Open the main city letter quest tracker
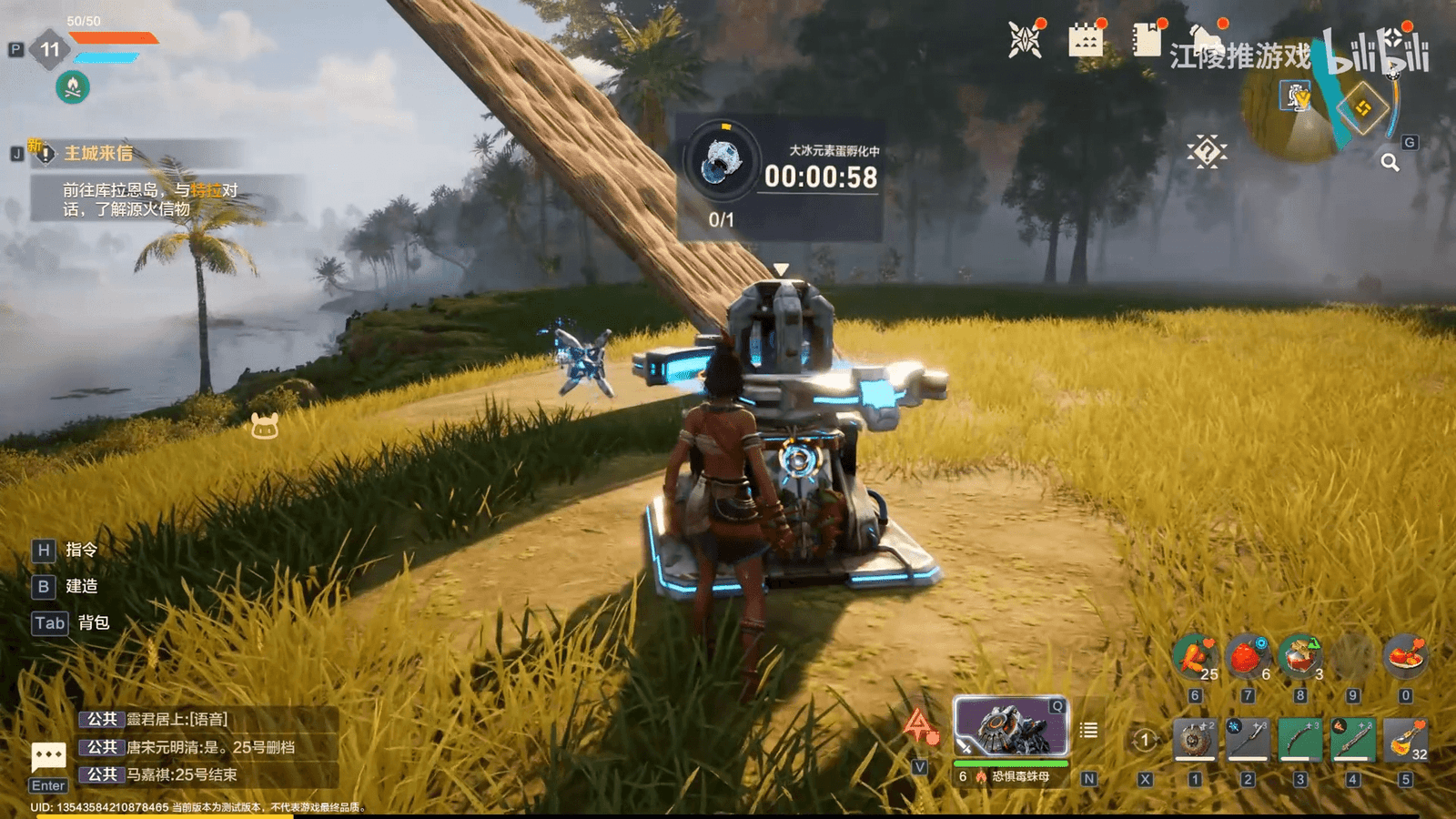The height and width of the screenshot is (819, 1456). [x=98, y=153]
